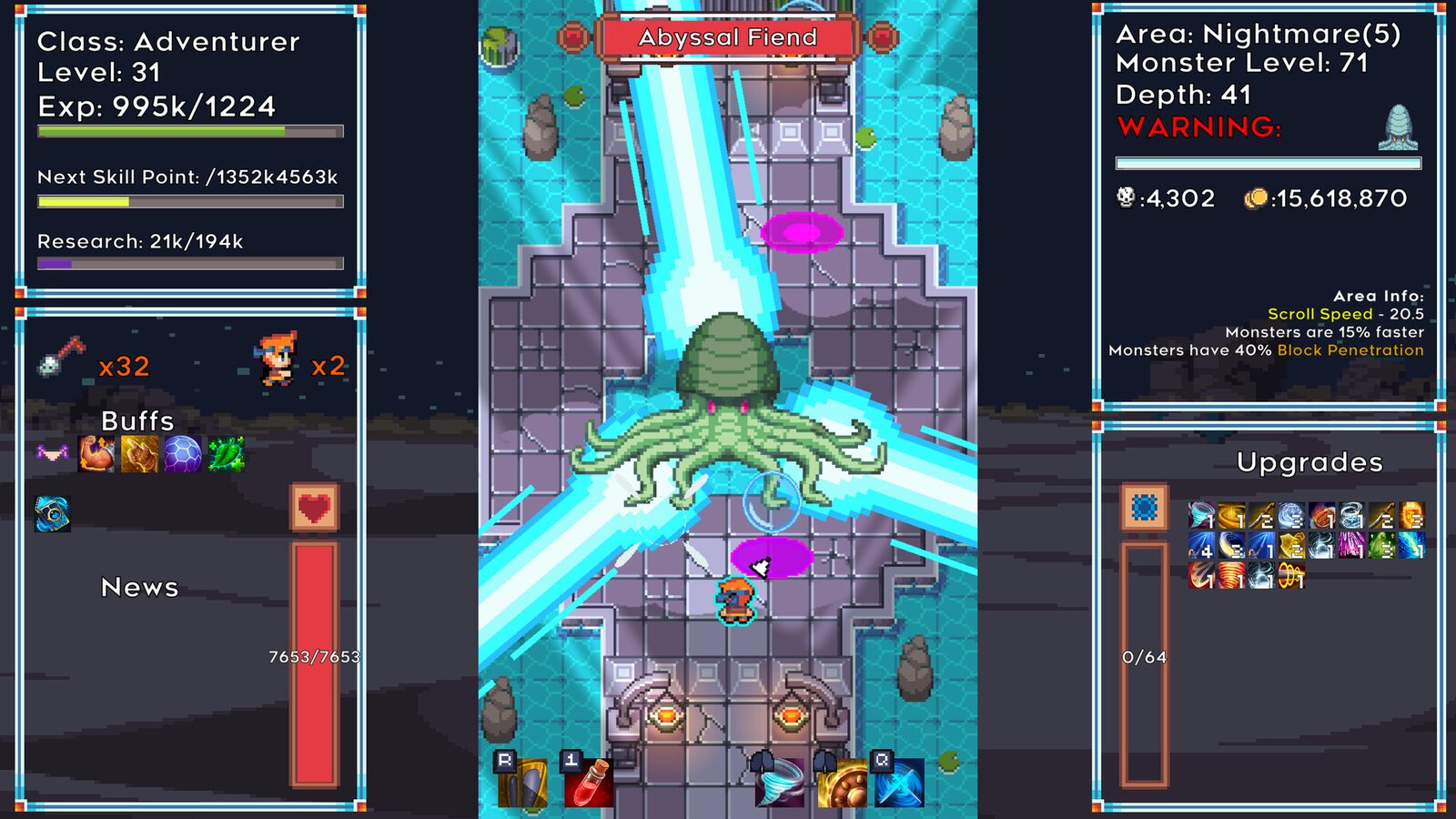
Task: Select the equipped tornado weapon in hotbar
Action: 781,784
